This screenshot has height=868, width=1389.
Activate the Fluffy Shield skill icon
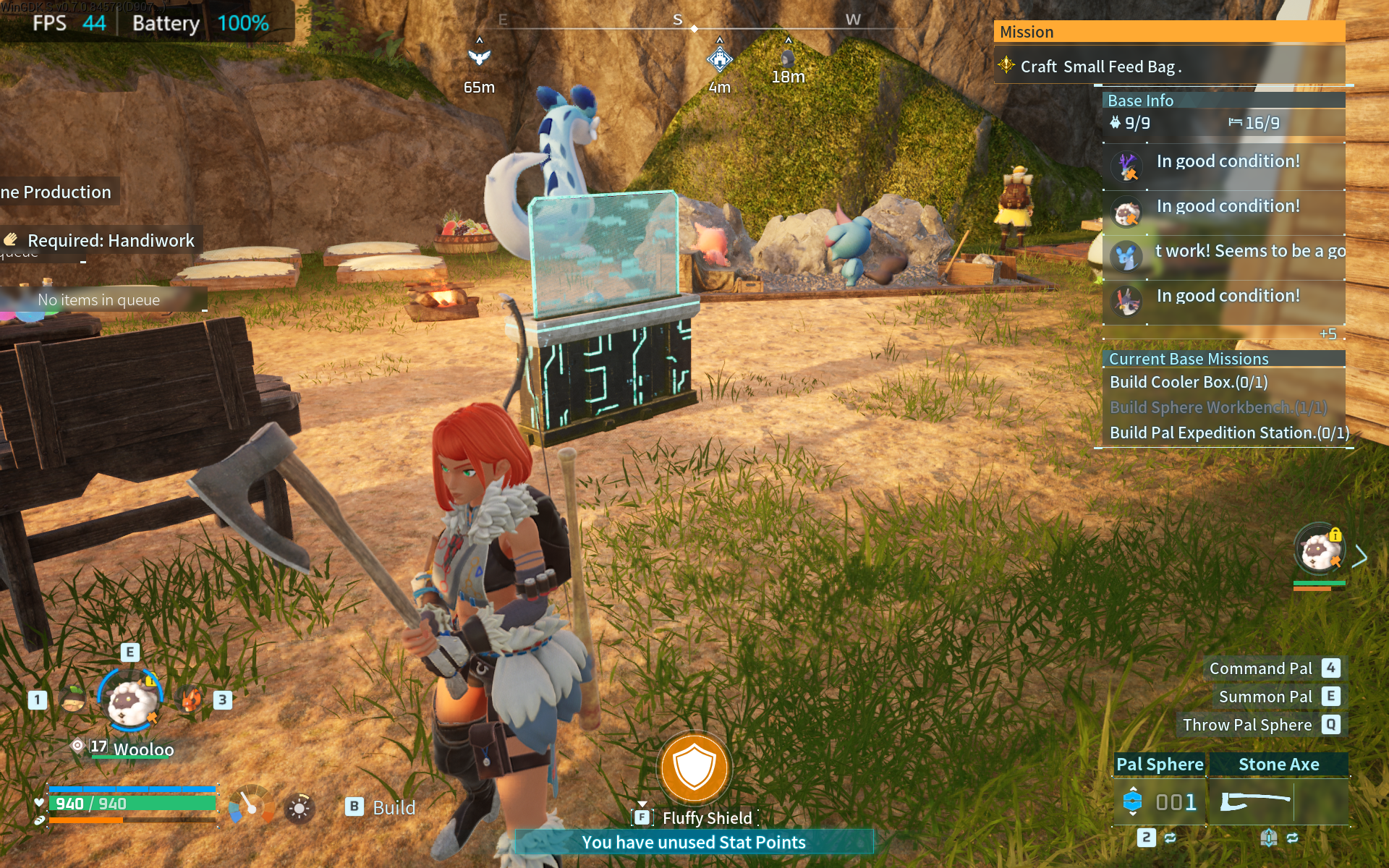coord(694,767)
